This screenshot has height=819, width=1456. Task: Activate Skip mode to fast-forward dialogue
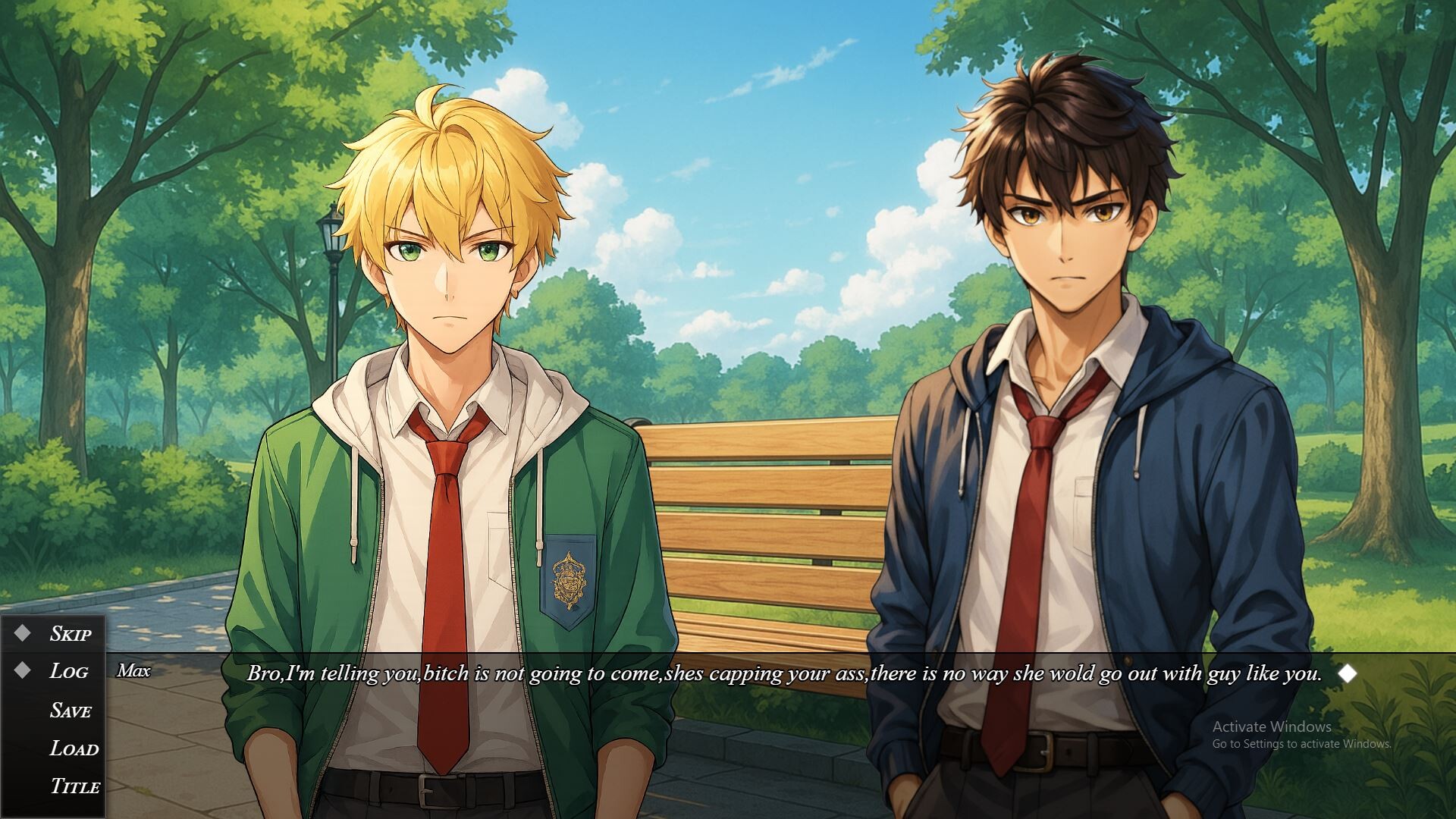tap(72, 634)
